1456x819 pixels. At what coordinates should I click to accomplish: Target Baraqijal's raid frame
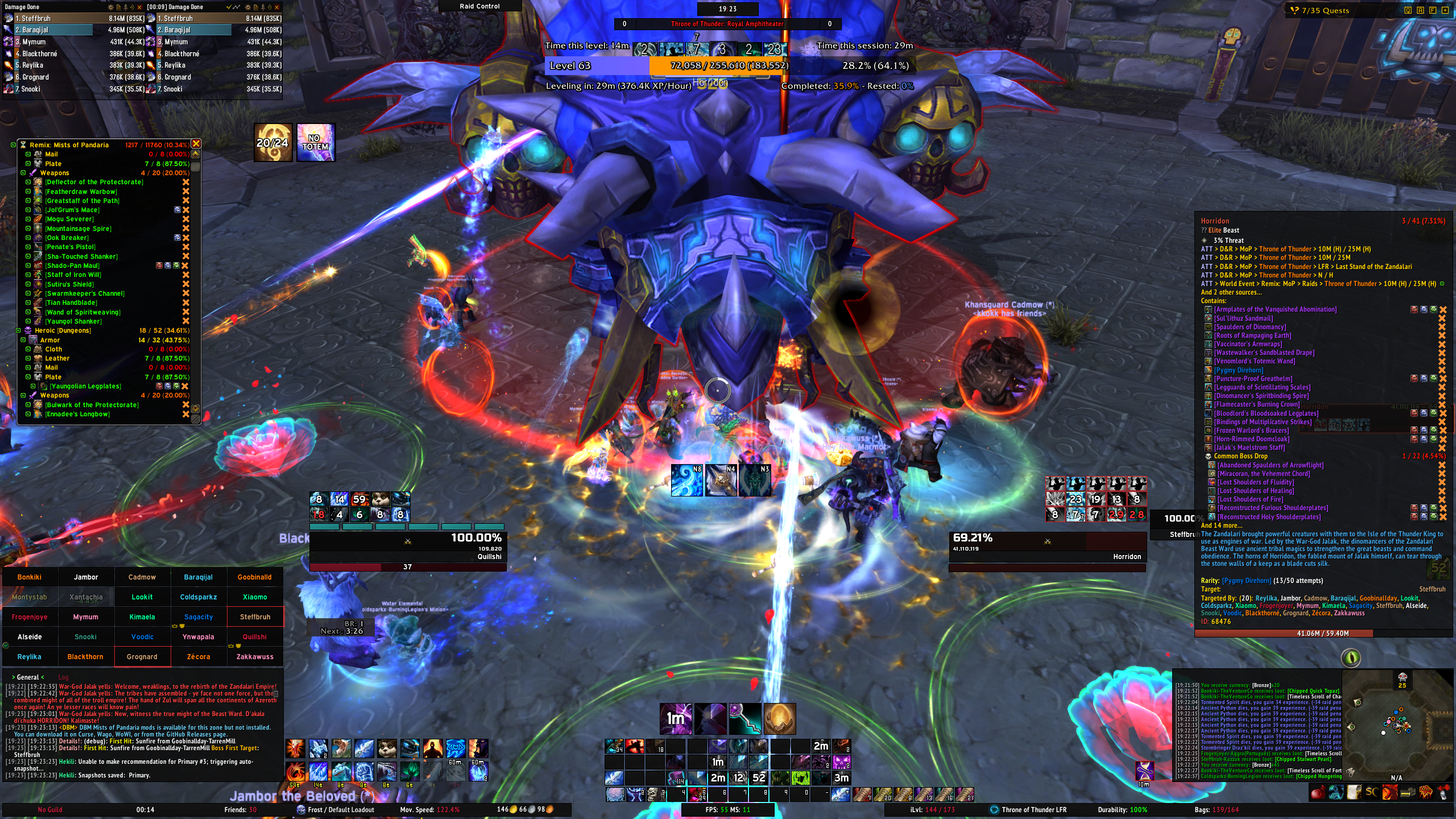(198, 577)
